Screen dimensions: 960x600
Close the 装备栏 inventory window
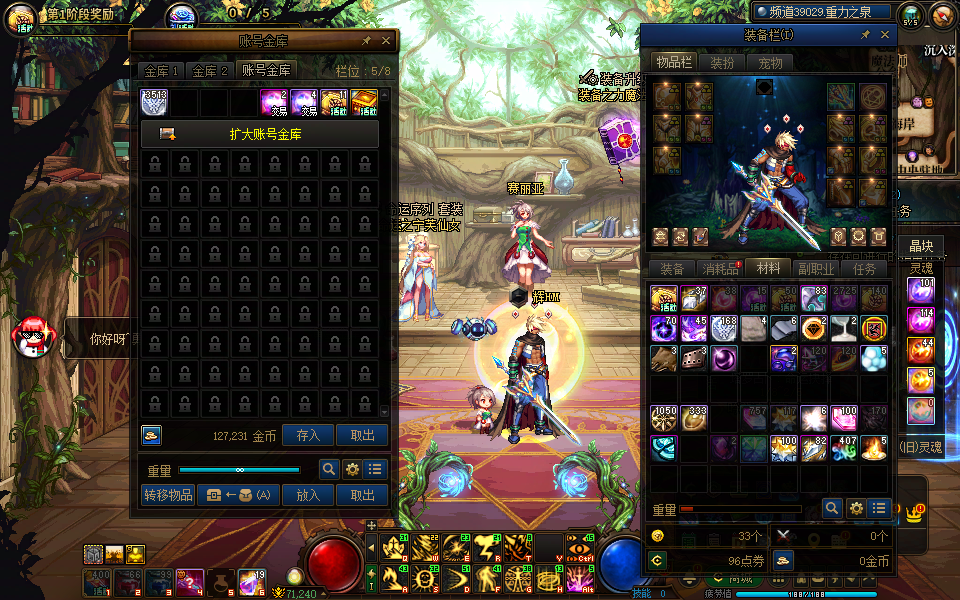[885, 35]
